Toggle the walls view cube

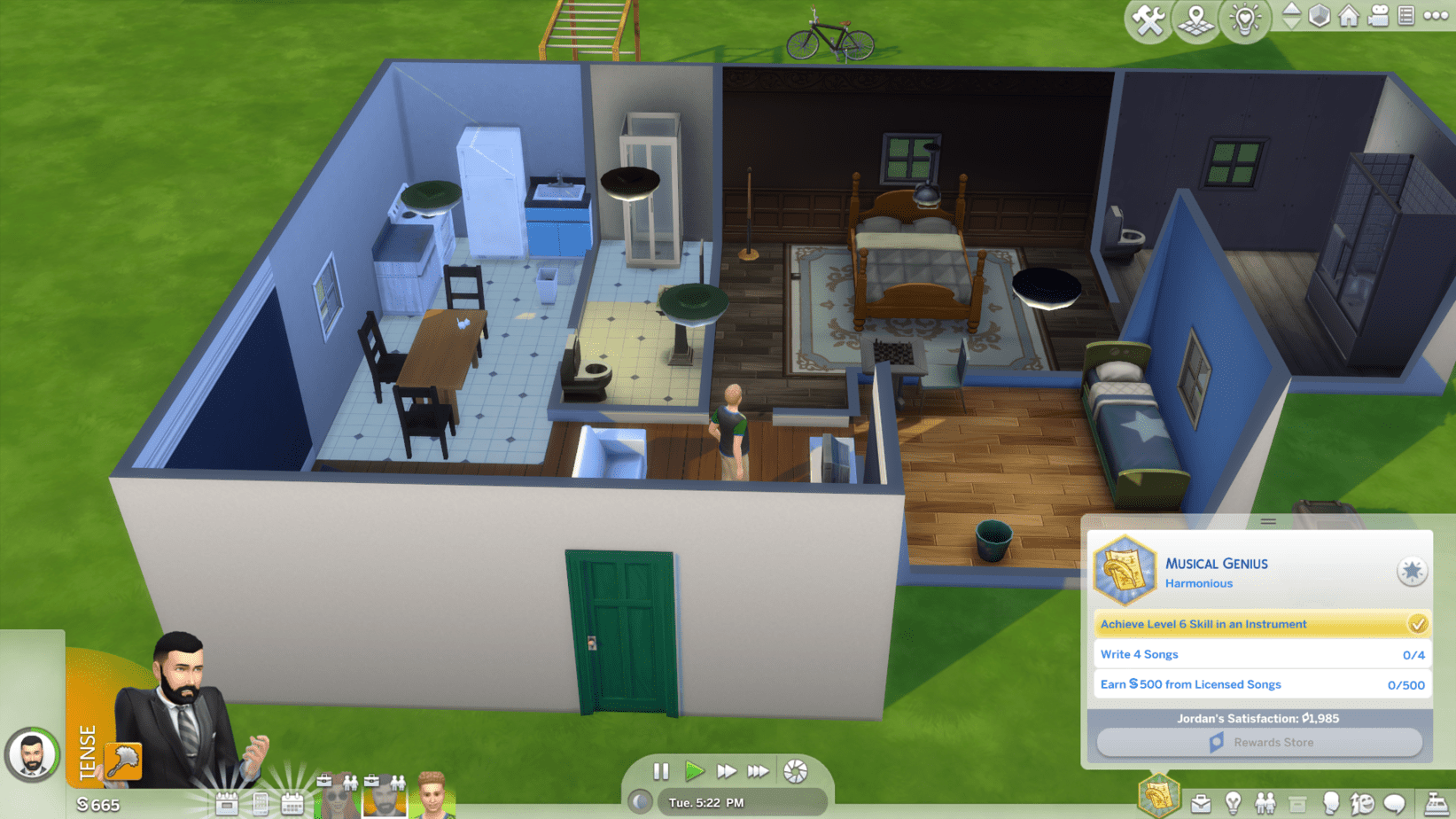pos(1320,16)
